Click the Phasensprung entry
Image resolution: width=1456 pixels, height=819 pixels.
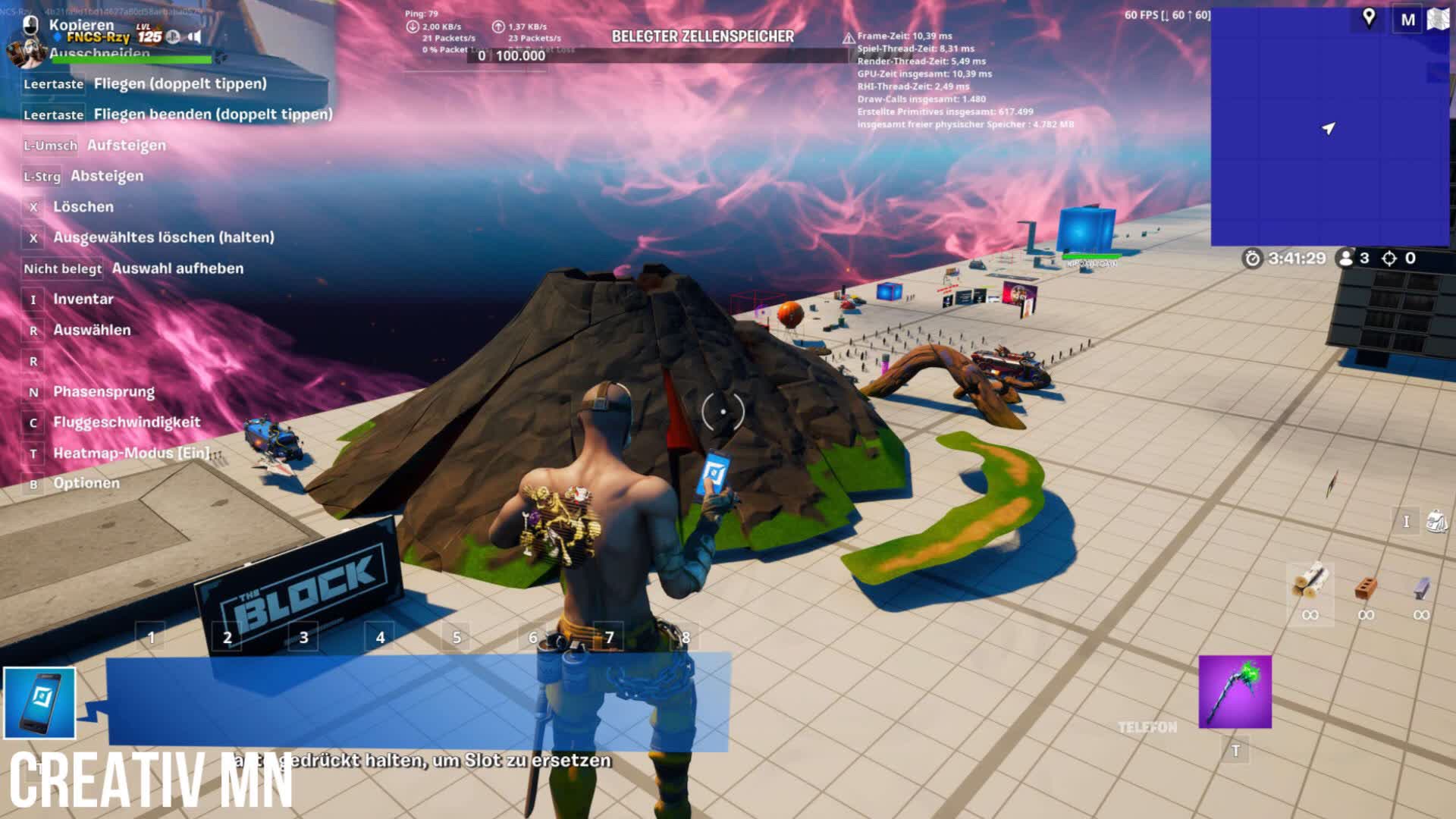(102, 392)
